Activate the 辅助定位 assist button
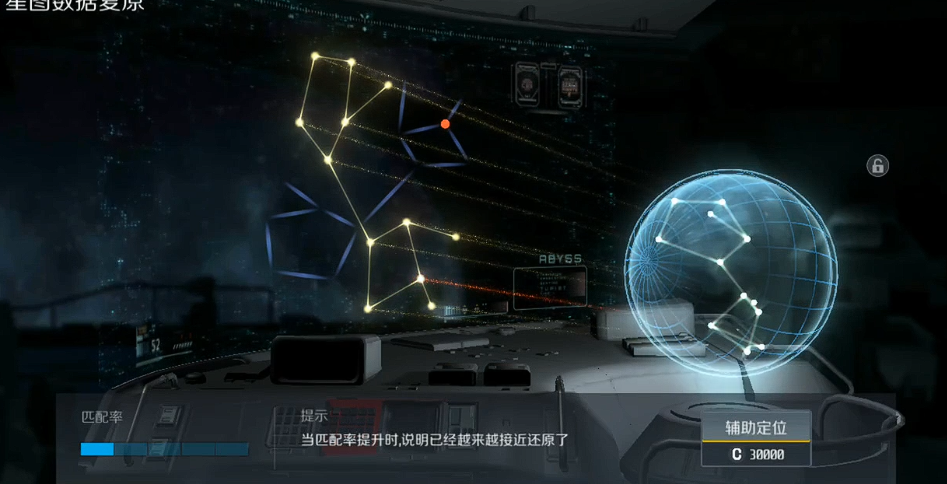Screen dimensions: 947x484 click(756, 428)
